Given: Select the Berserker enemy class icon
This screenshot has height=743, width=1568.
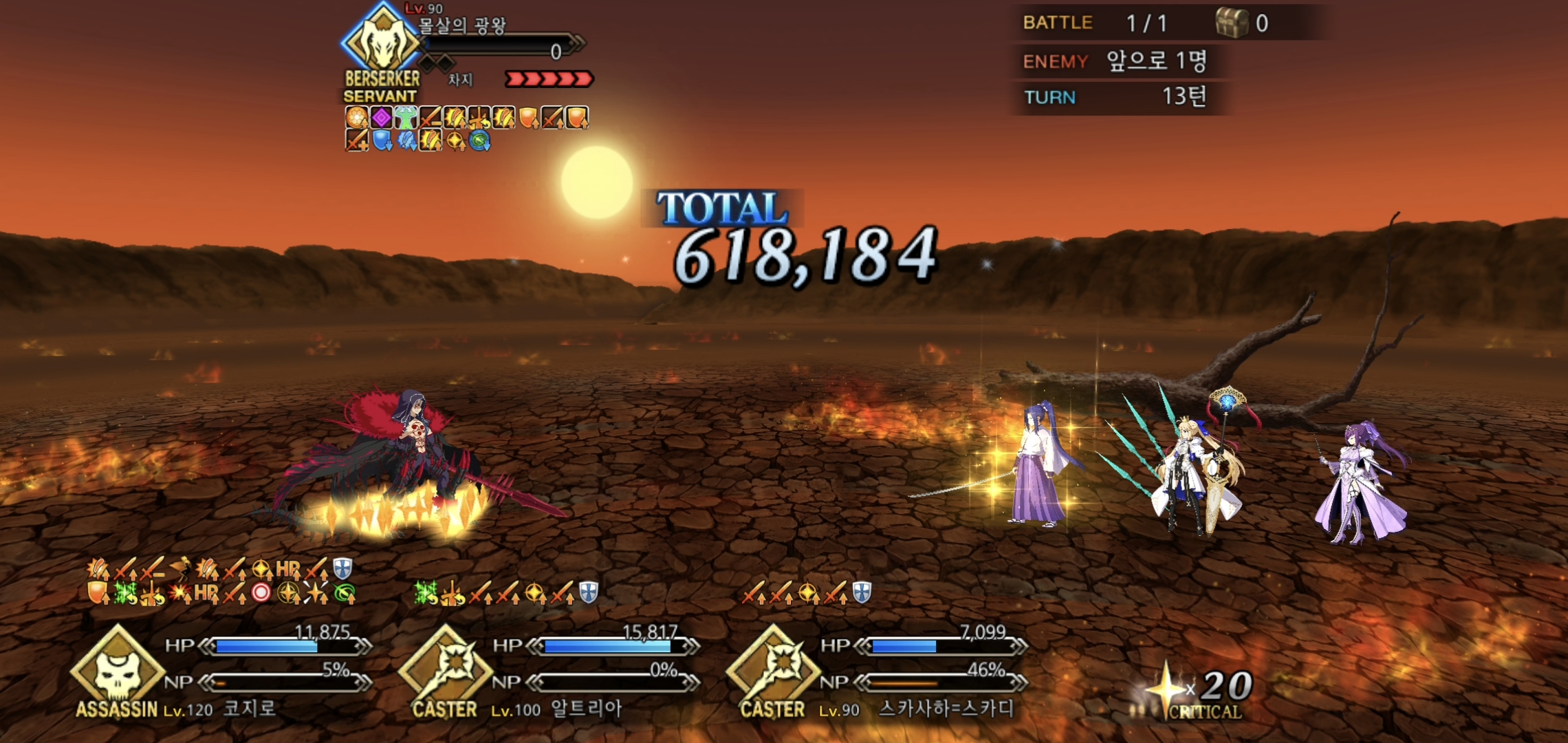Looking at the screenshot, I should (380, 43).
